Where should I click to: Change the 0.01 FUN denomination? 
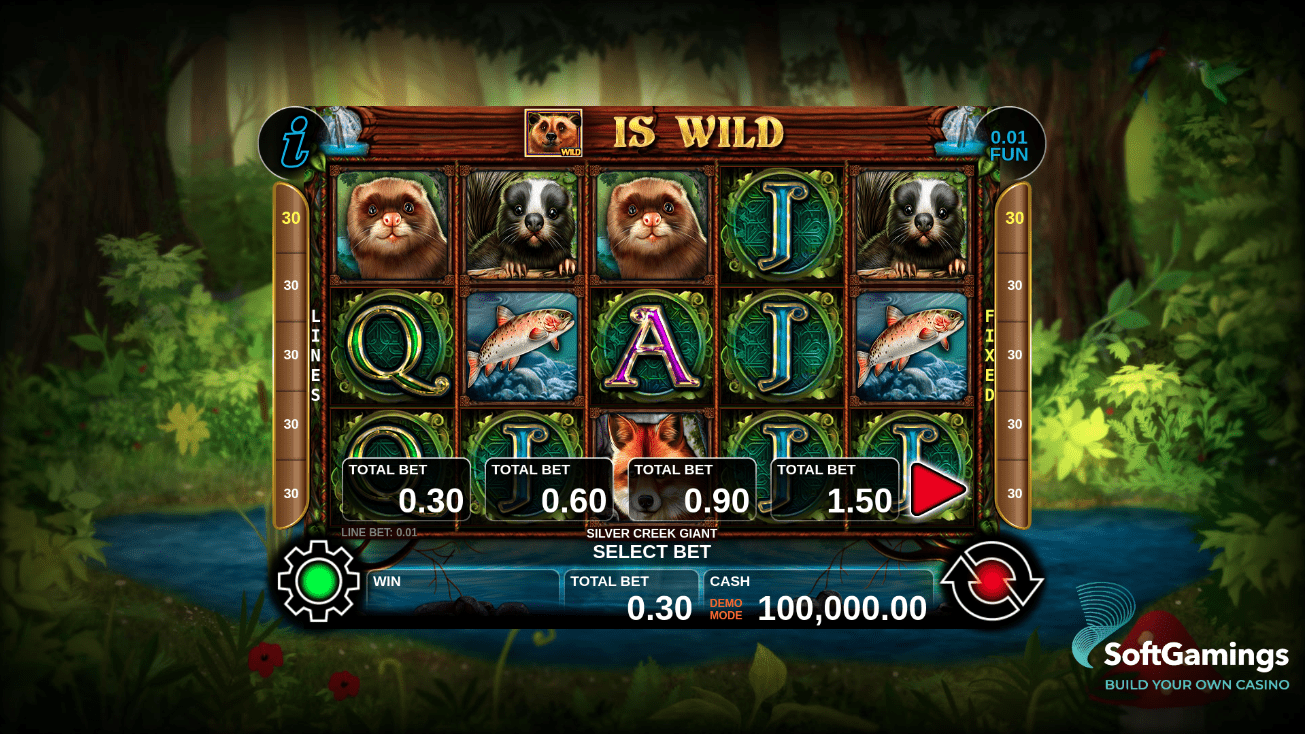[x=1009, y=146]
